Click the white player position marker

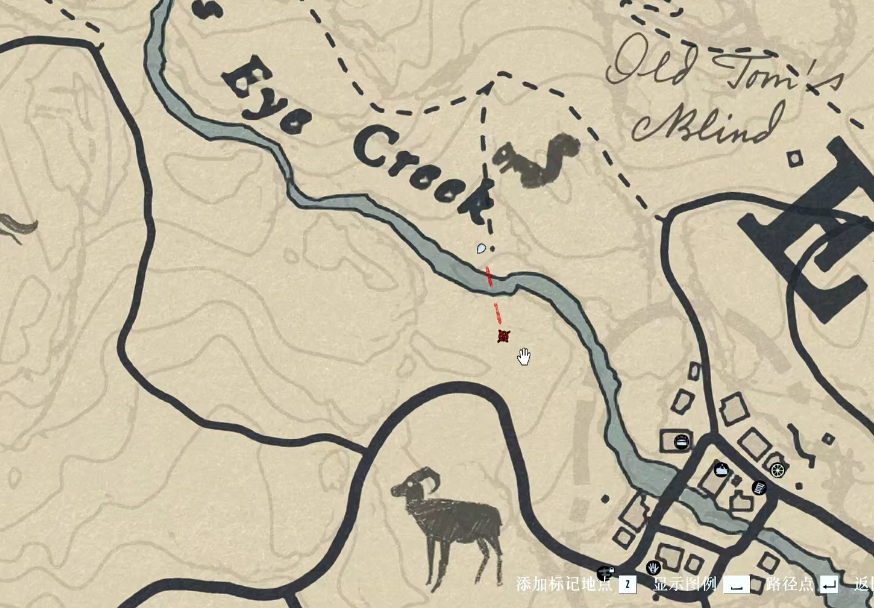[482, 248]
